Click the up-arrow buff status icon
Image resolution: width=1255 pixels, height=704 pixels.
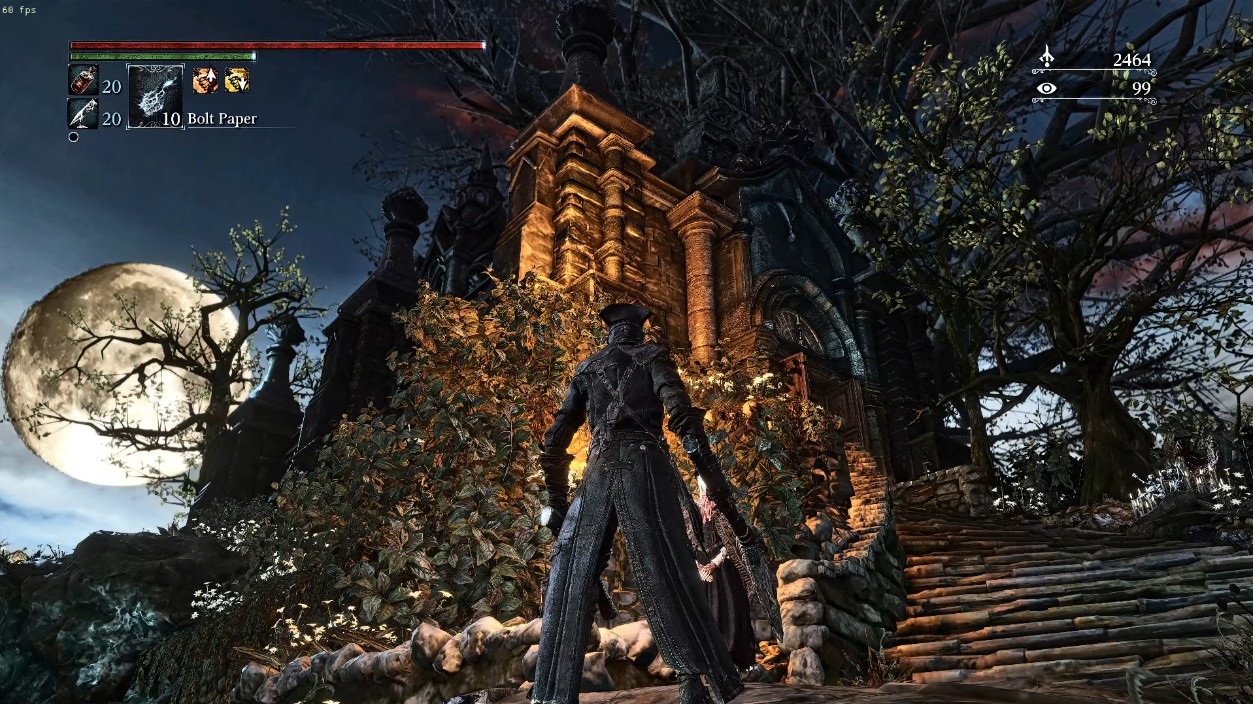[205, 81]
